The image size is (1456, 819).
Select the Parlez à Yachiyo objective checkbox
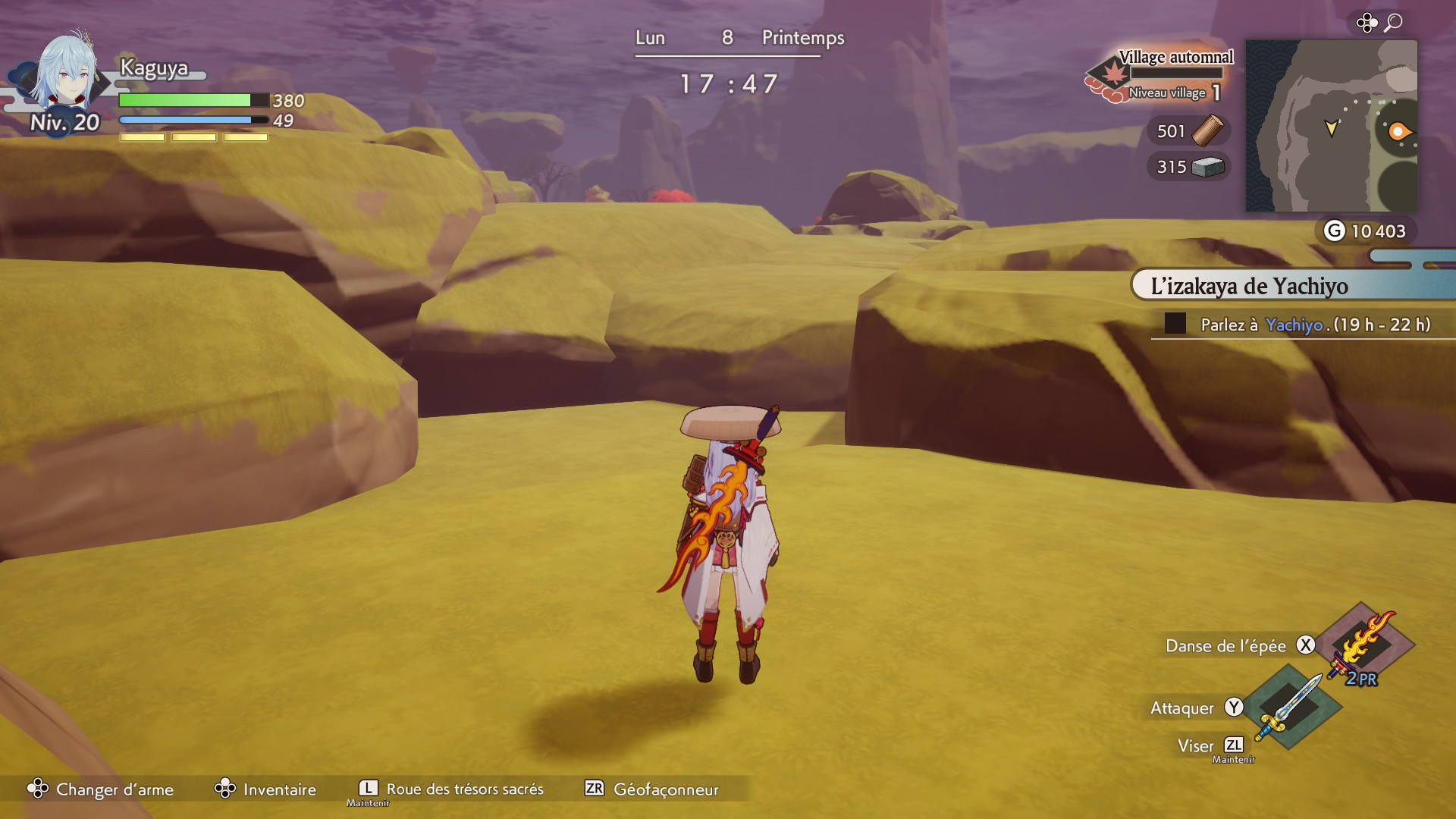click(x=1175, y=324)
